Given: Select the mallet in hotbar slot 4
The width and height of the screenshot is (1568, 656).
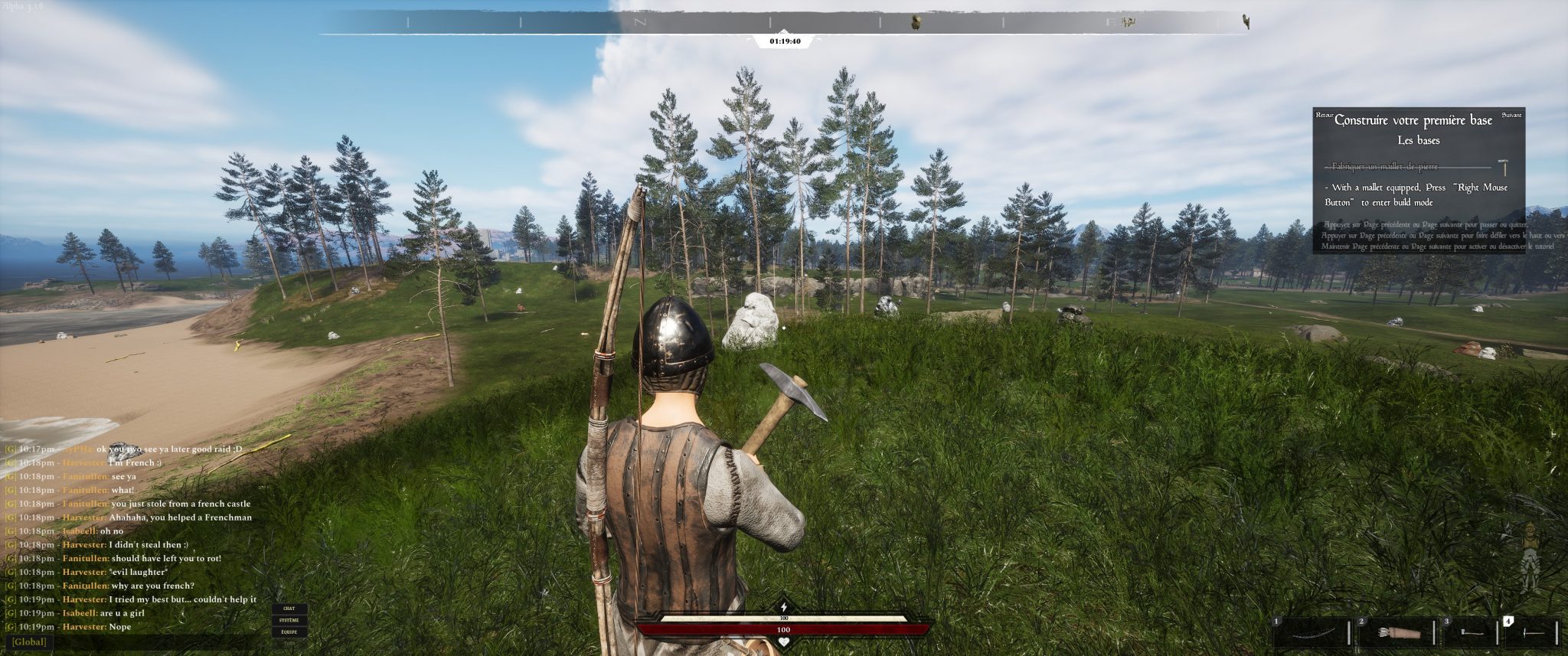Looking at the screenshot, I should pyautogui.click(x=1534, y=633).
